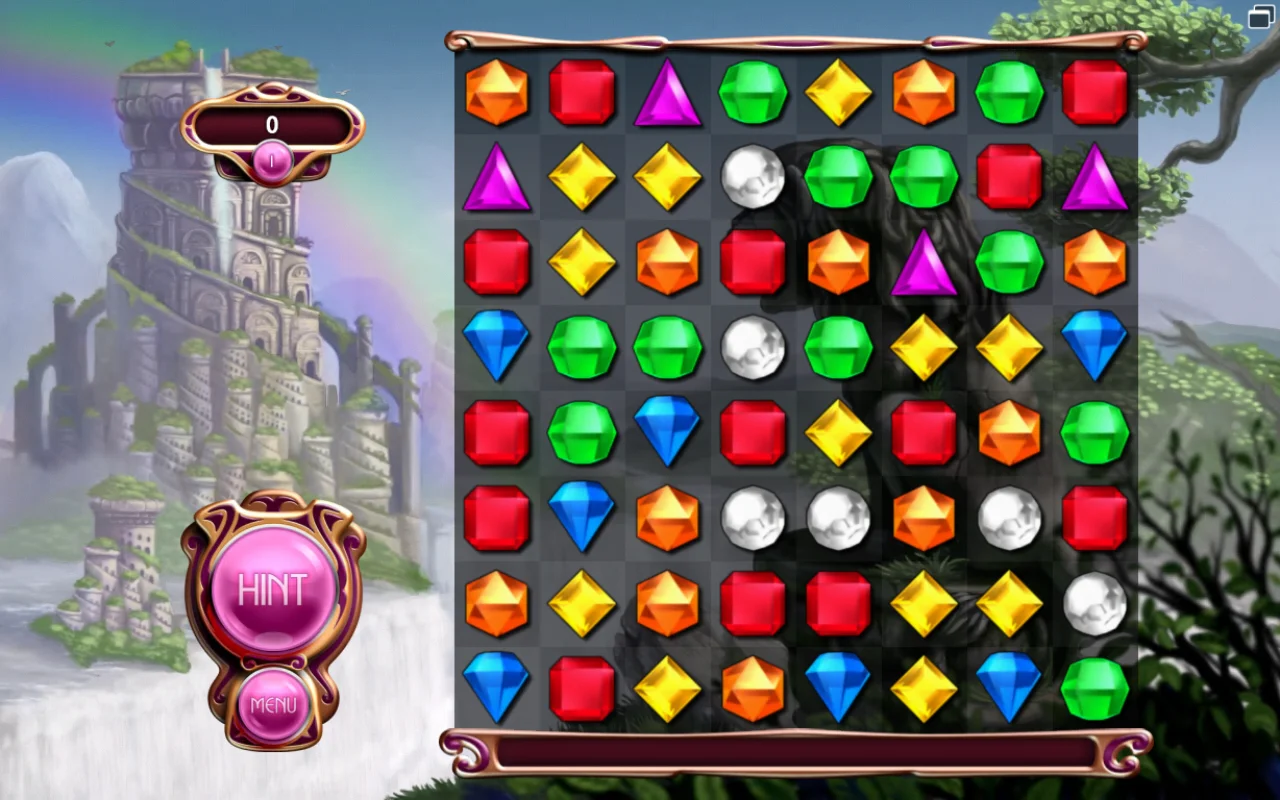
Task: Click the yellow diamond gem in the top row
Action: pyautogui.click(x=838, y=93)
